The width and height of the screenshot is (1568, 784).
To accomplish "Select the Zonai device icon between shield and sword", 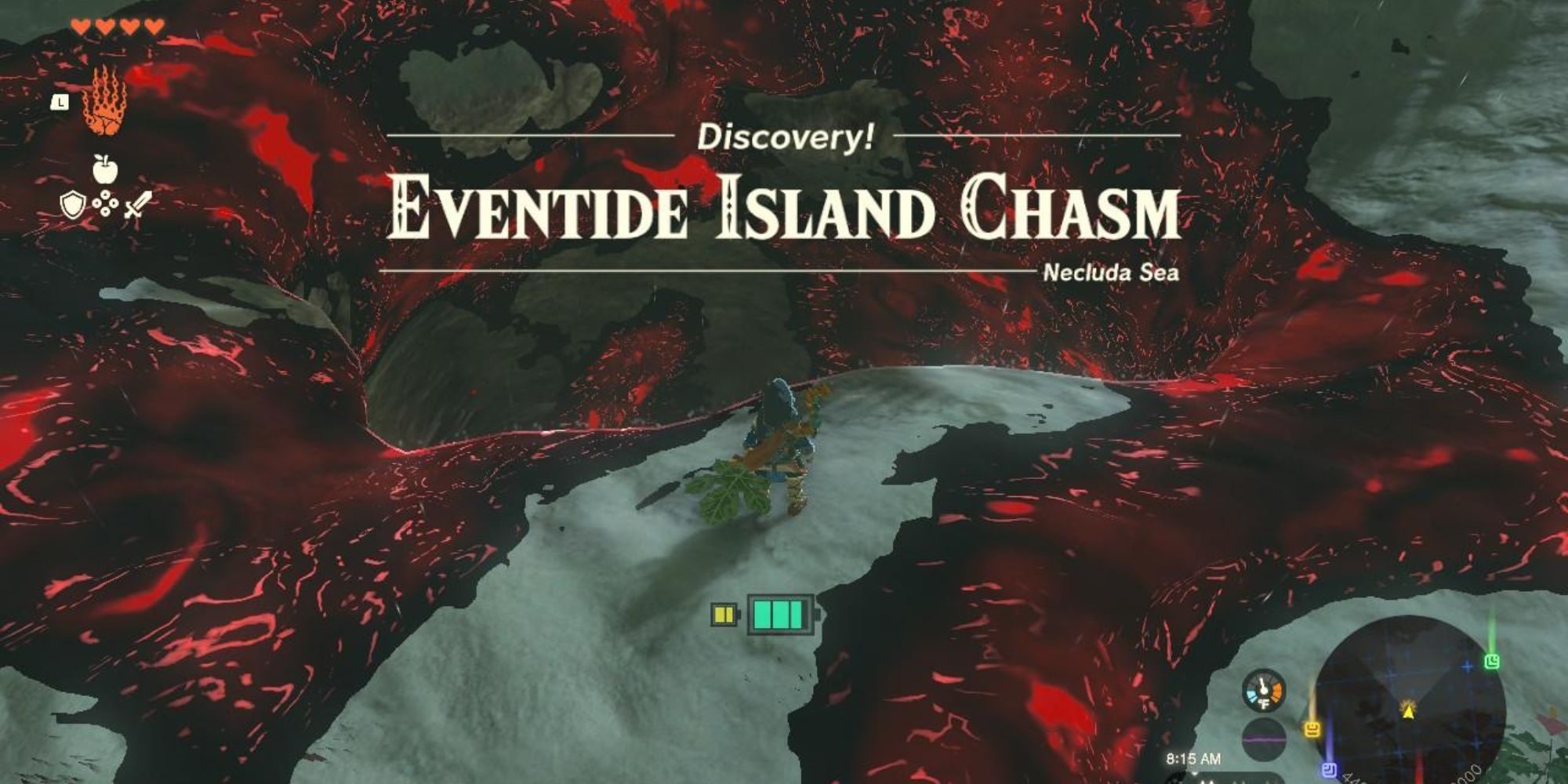I will [x=105, y=203].
